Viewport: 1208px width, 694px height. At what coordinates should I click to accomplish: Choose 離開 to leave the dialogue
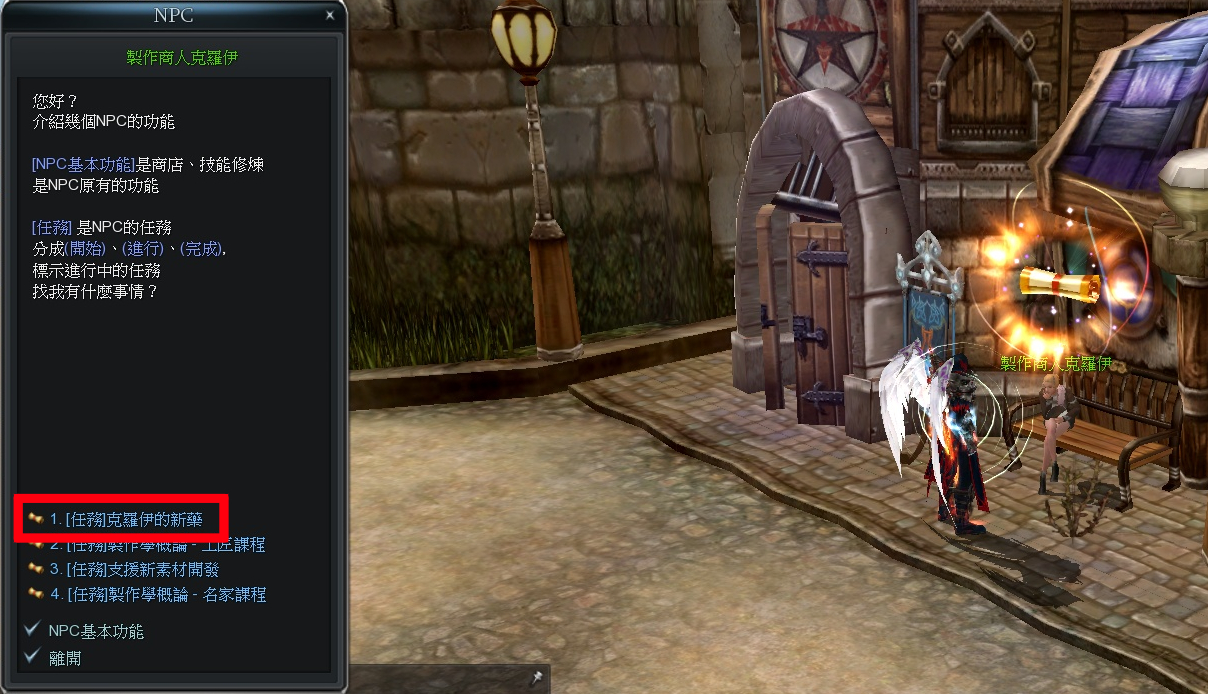tap(65, 657)
